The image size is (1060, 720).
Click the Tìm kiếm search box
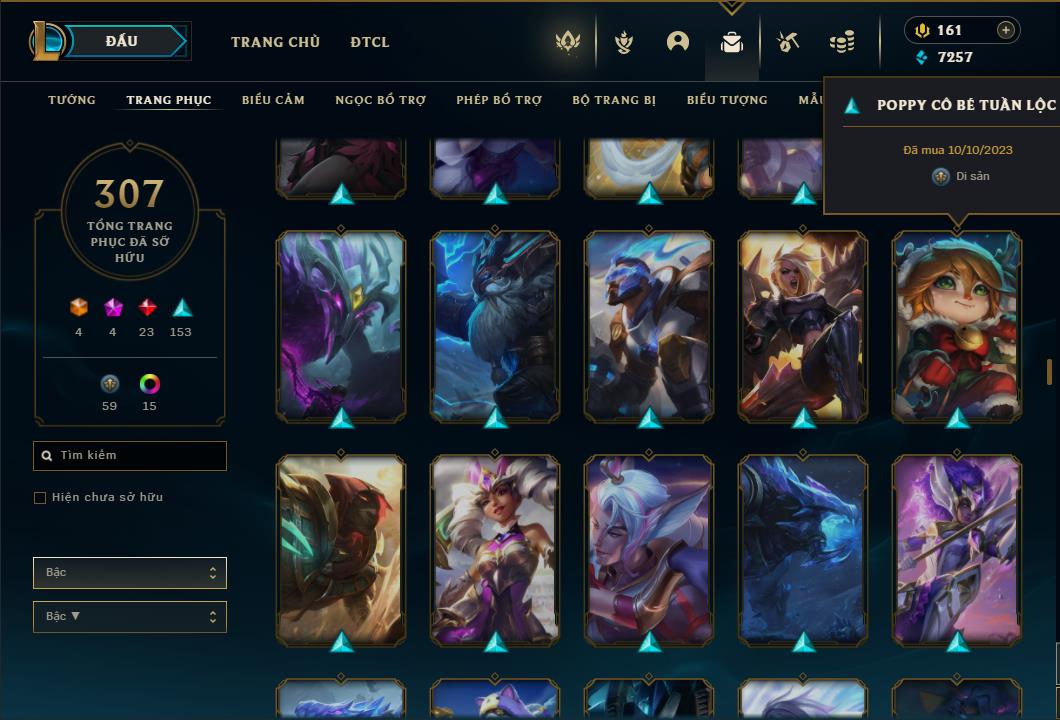tap(130, 456)
